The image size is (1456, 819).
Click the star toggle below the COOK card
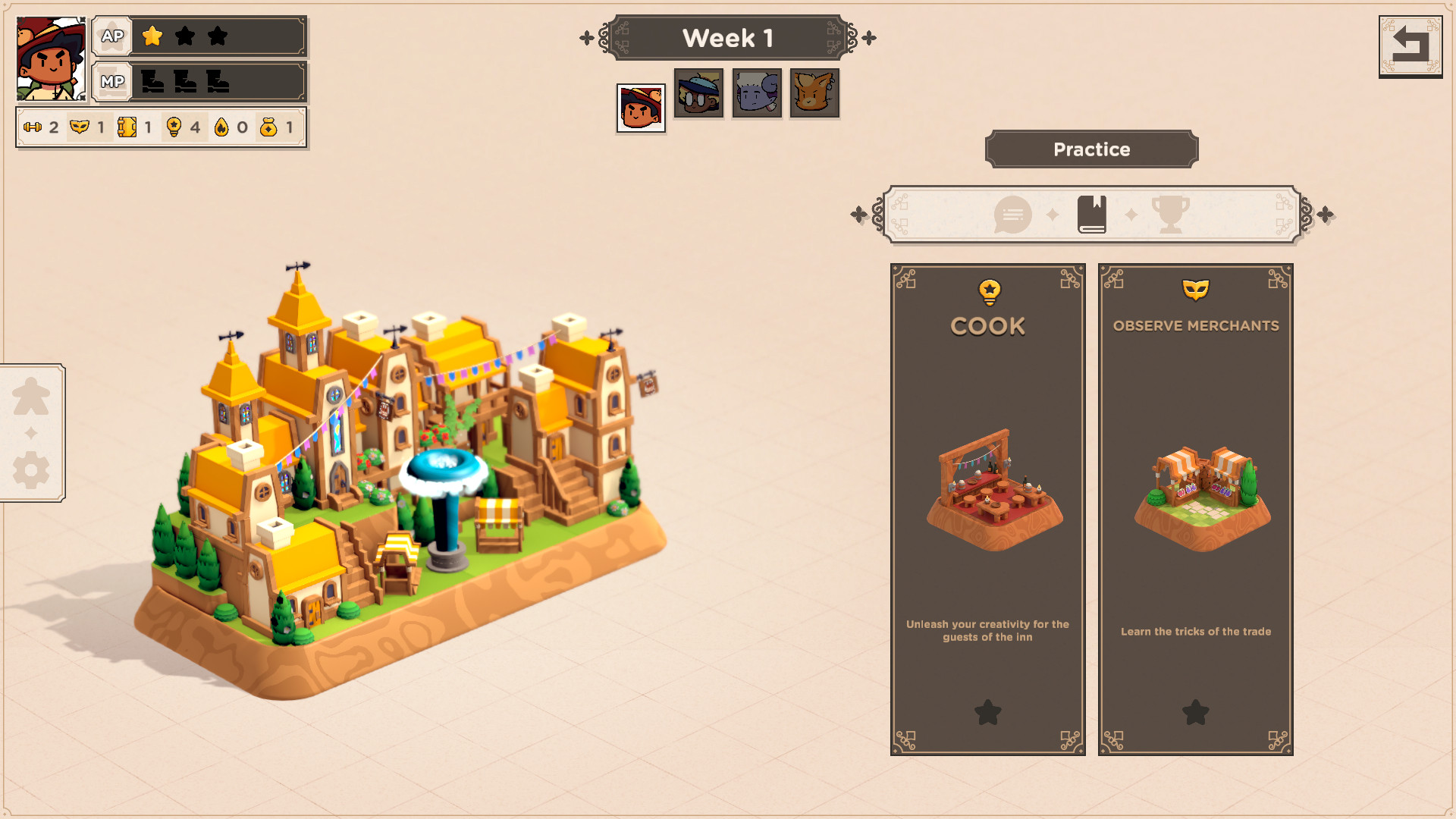tap(987, 714)
